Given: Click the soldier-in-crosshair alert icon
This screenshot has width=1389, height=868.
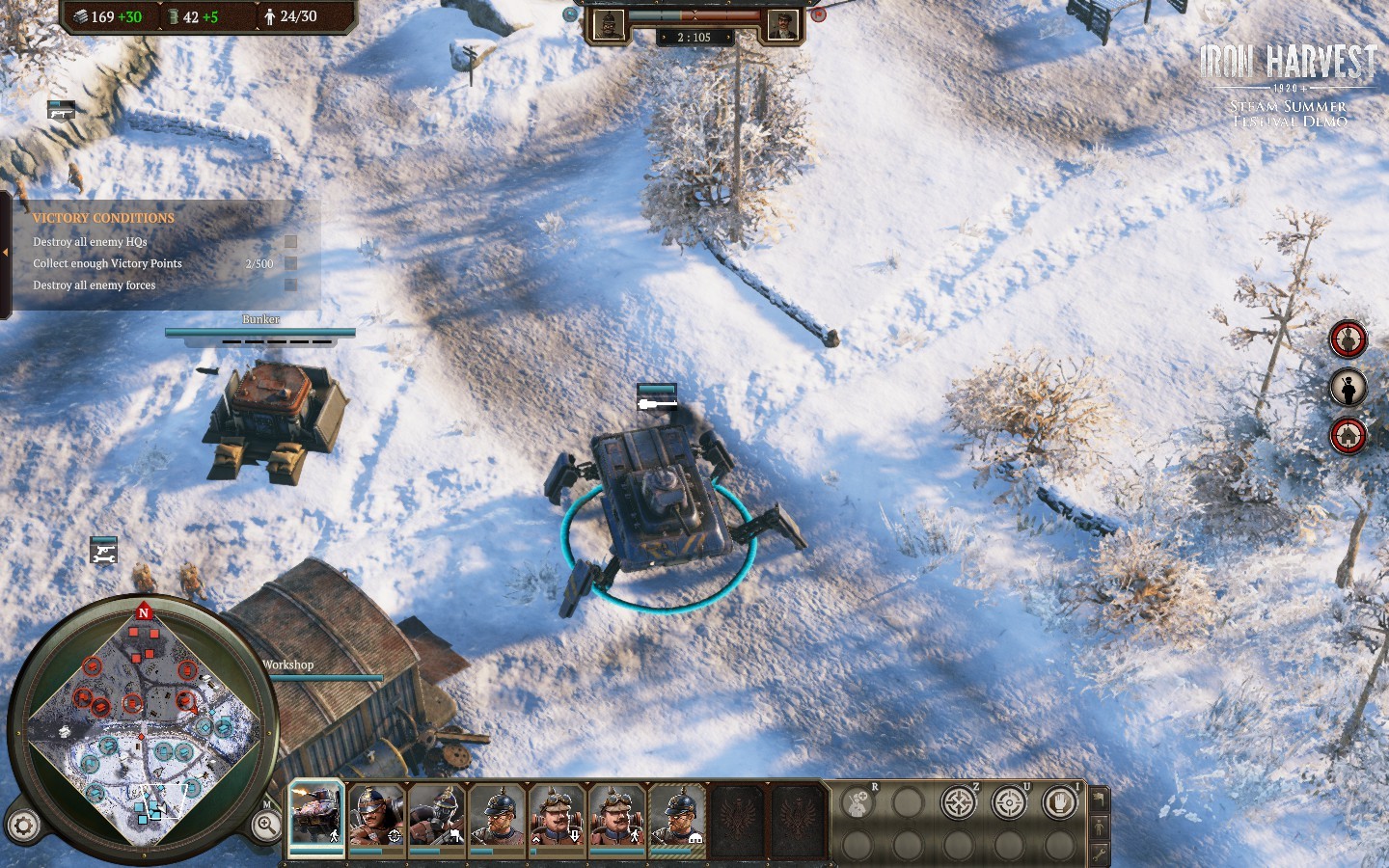Looking at the screenshot, I should [x=1348, y=339].
